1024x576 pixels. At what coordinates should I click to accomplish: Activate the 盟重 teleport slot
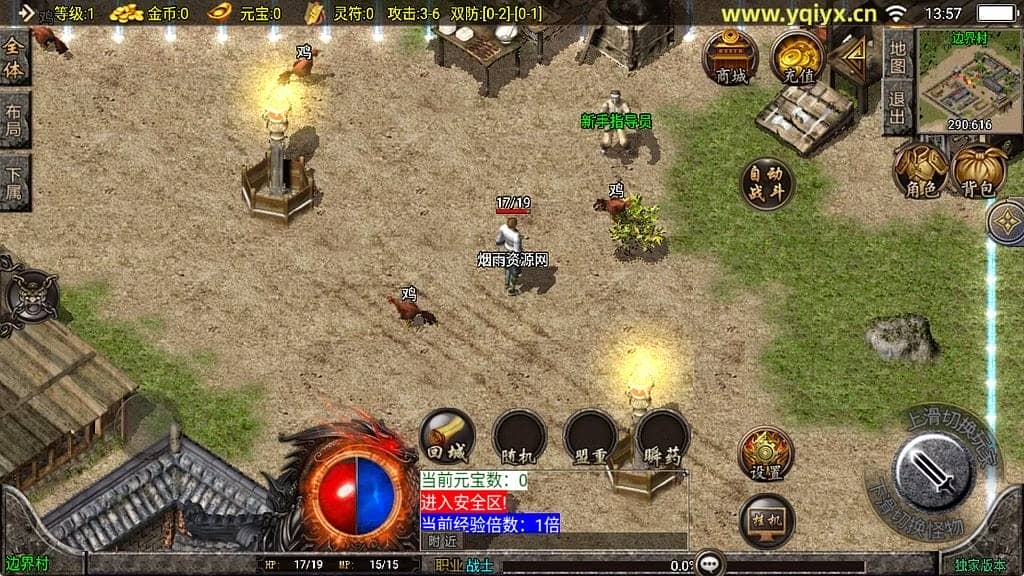coord(589,437)
